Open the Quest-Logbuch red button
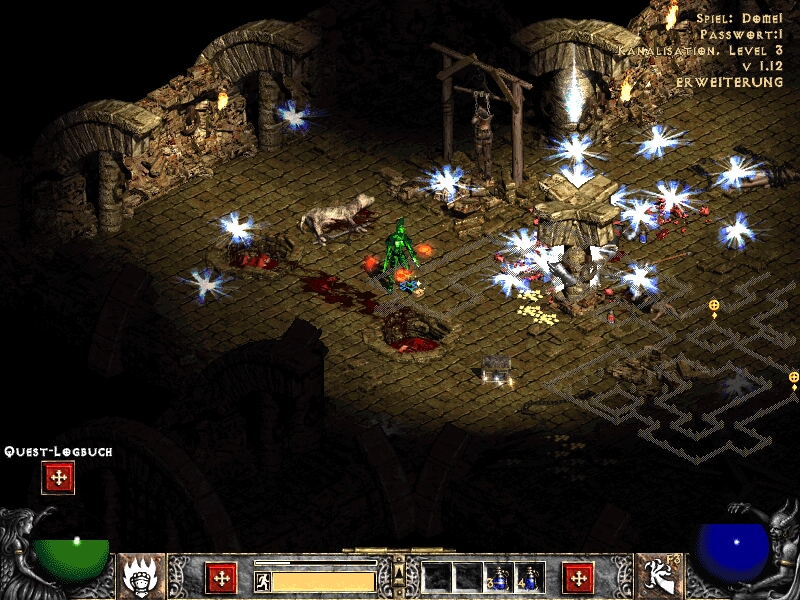The height and width of the screenshot is (600, 800). (x=58, y=478)
